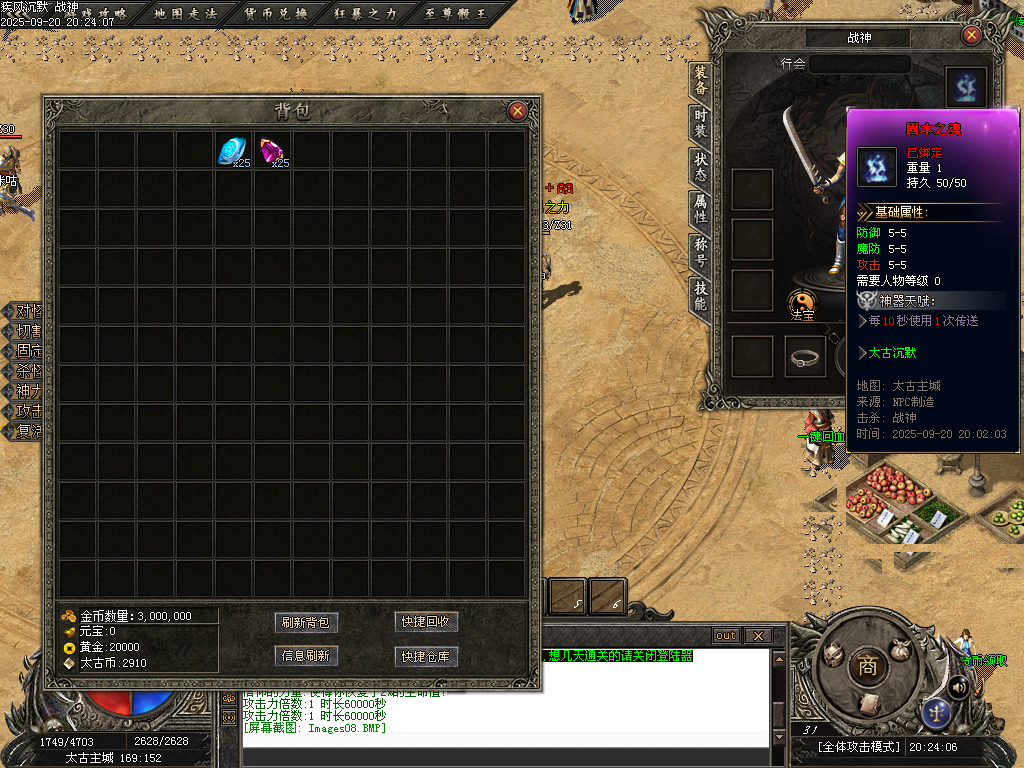The height and width of the screenshot is (768, 1024).
Task: Open the 技能 skills tab
Action: click(x=701, y=296)
